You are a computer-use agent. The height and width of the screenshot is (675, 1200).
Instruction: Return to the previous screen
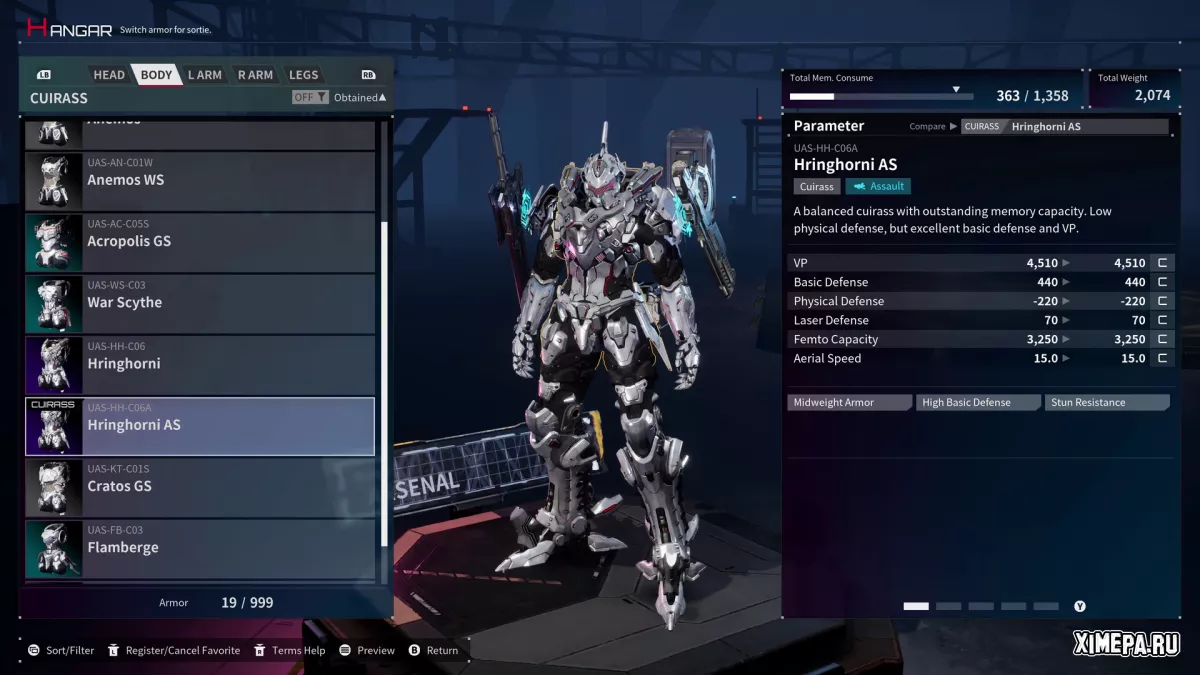[x=433, y=650]
